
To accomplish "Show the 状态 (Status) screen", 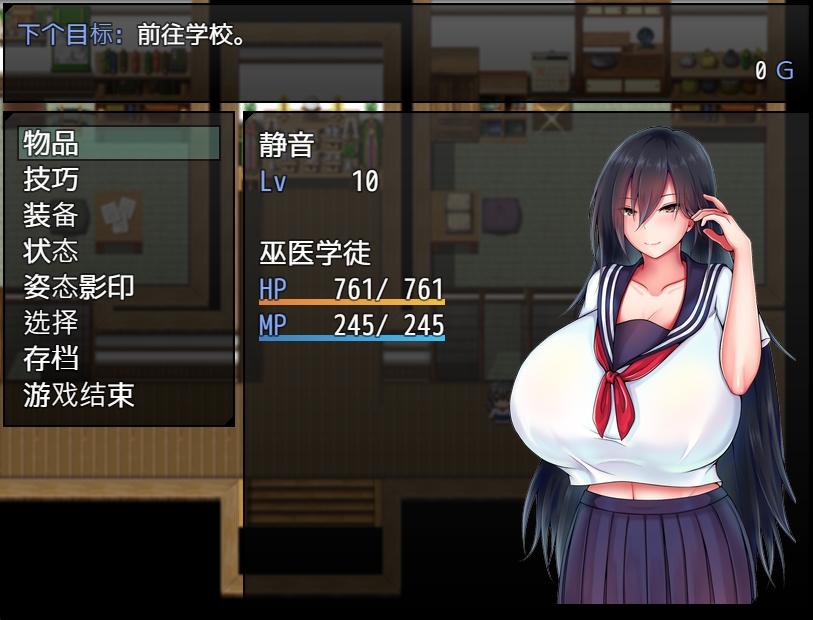I will pos(119,251).
